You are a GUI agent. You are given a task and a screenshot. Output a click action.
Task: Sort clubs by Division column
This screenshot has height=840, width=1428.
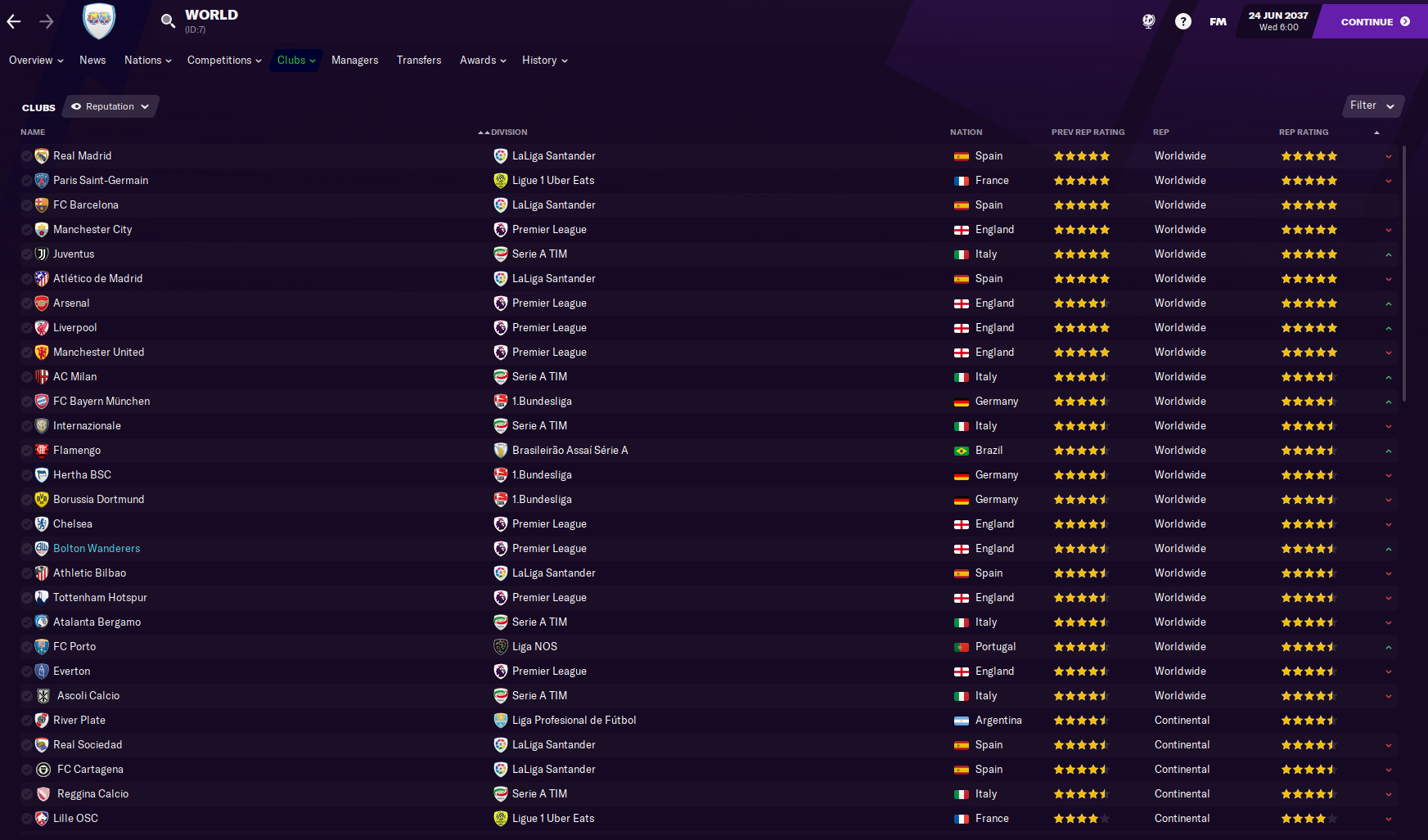(x=508, y=133)
